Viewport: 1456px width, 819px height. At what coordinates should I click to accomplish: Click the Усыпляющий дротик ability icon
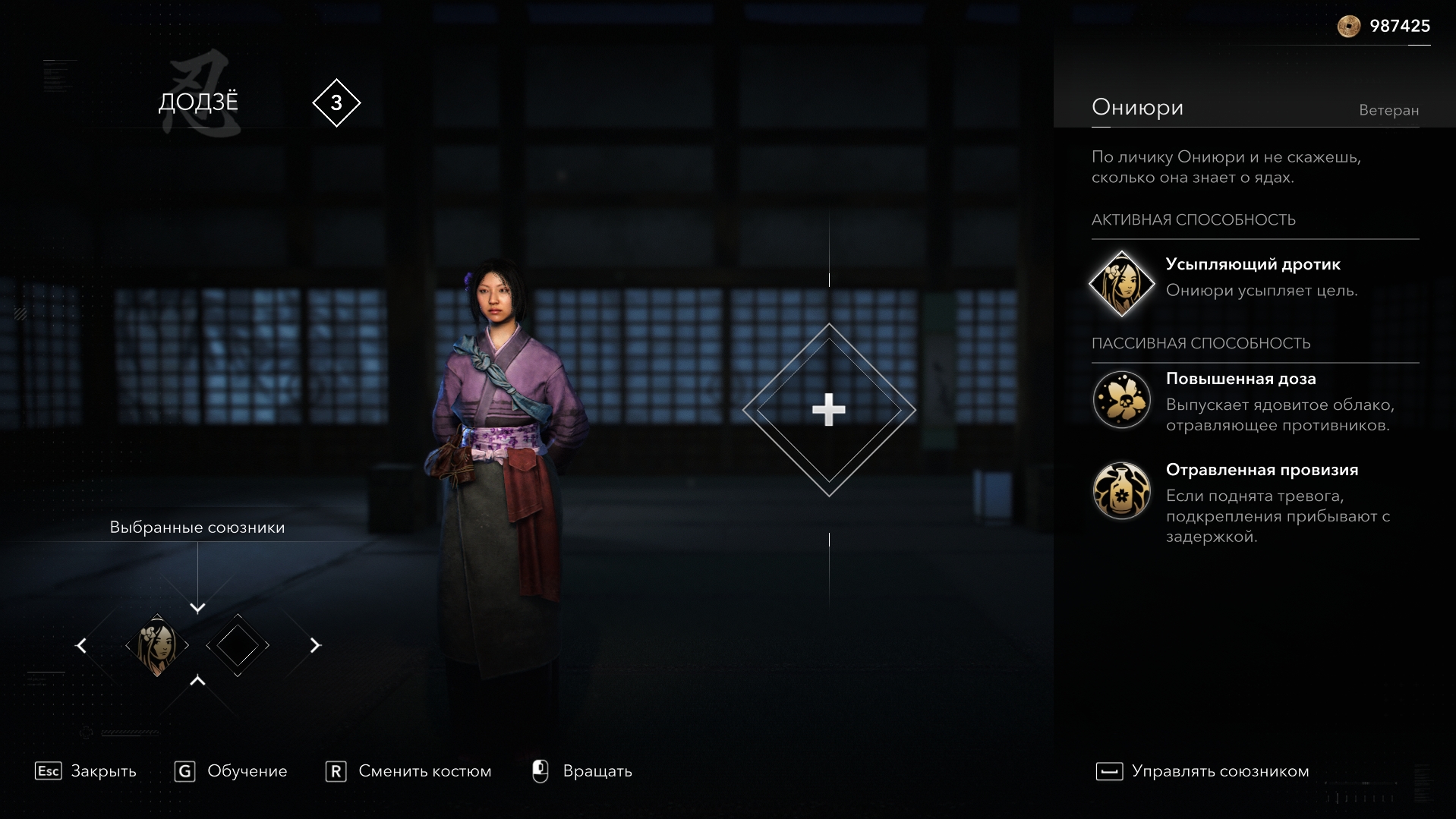(x=1121, y=283)
